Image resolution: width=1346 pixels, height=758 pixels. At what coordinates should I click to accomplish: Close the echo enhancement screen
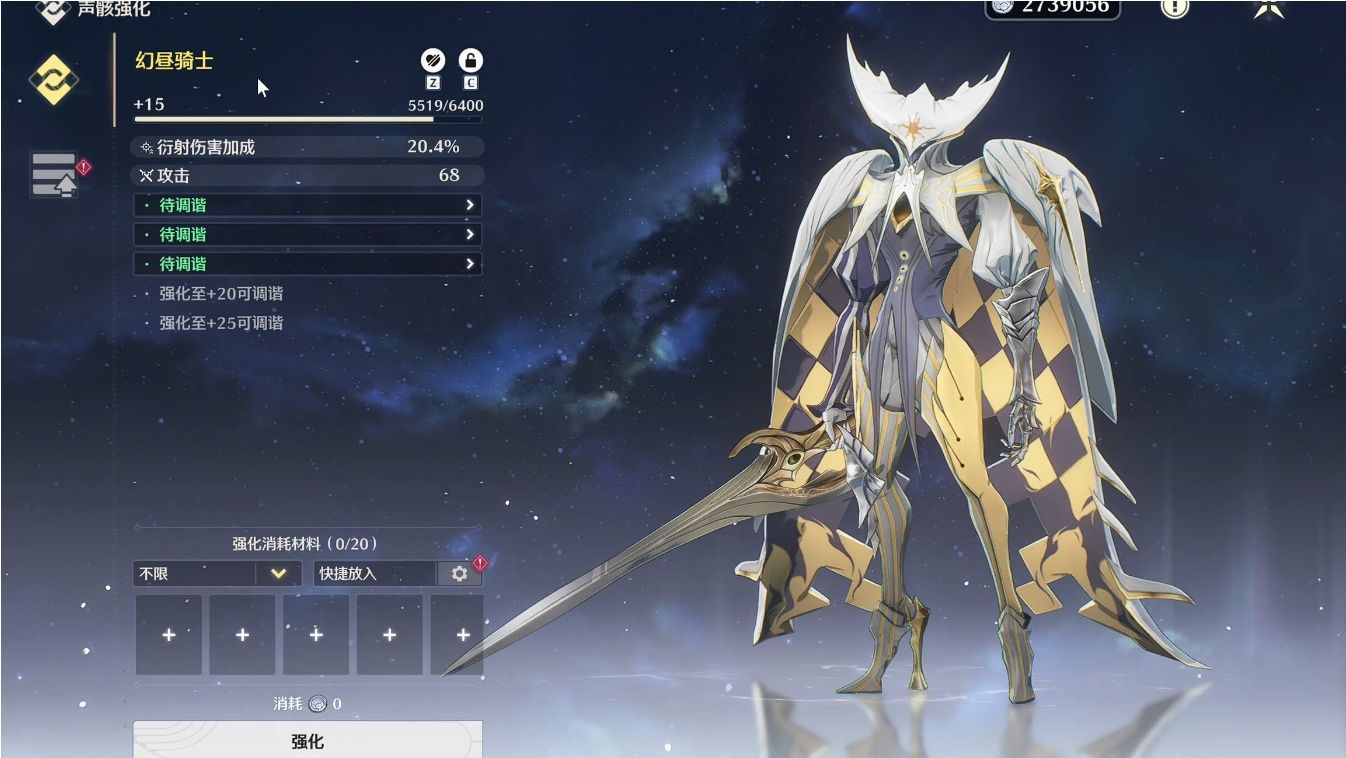tap(1269, 7)
